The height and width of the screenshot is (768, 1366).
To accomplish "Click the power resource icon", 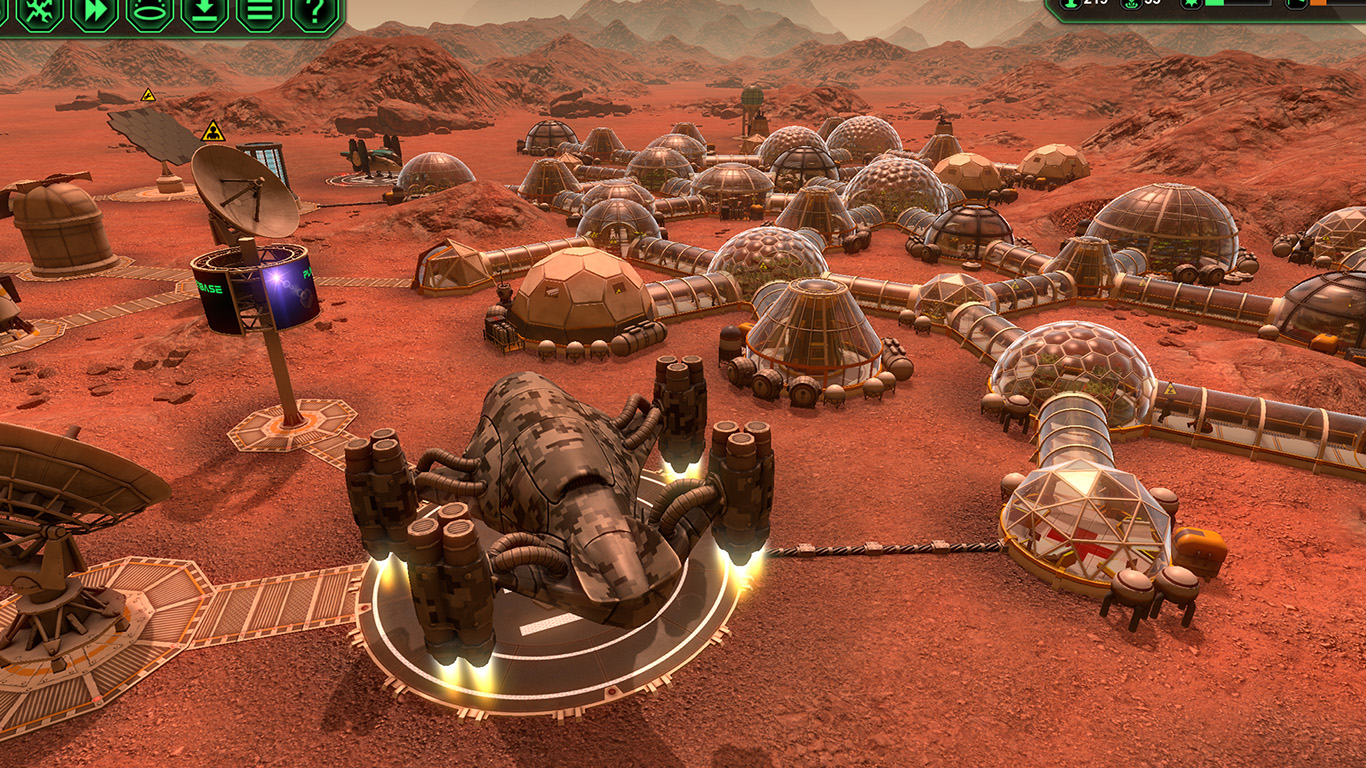I will tap(1296, 4).
